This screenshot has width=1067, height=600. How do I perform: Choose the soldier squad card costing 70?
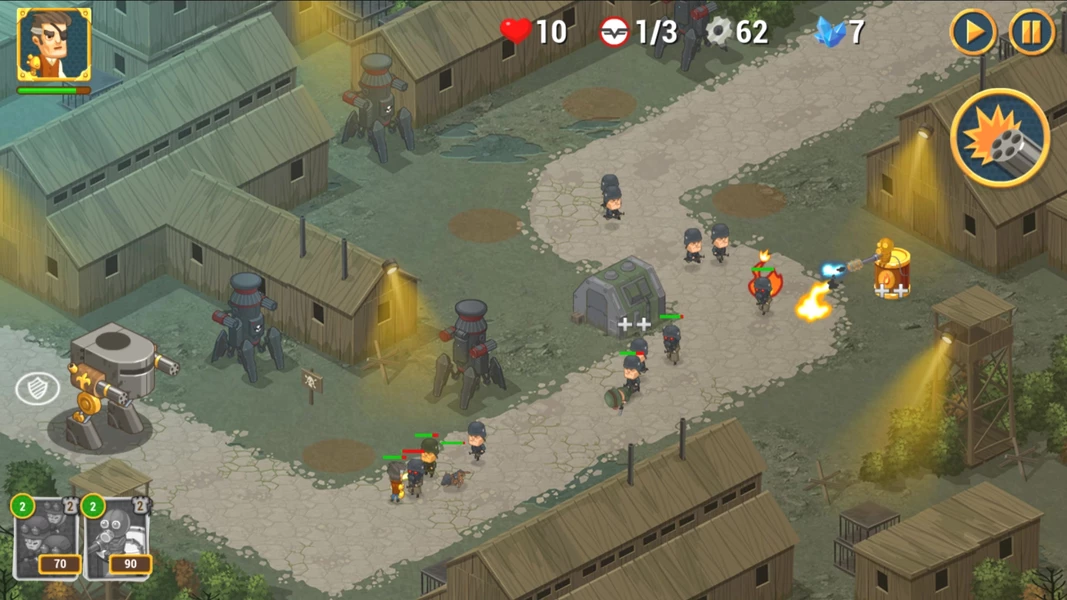point(46,538)
